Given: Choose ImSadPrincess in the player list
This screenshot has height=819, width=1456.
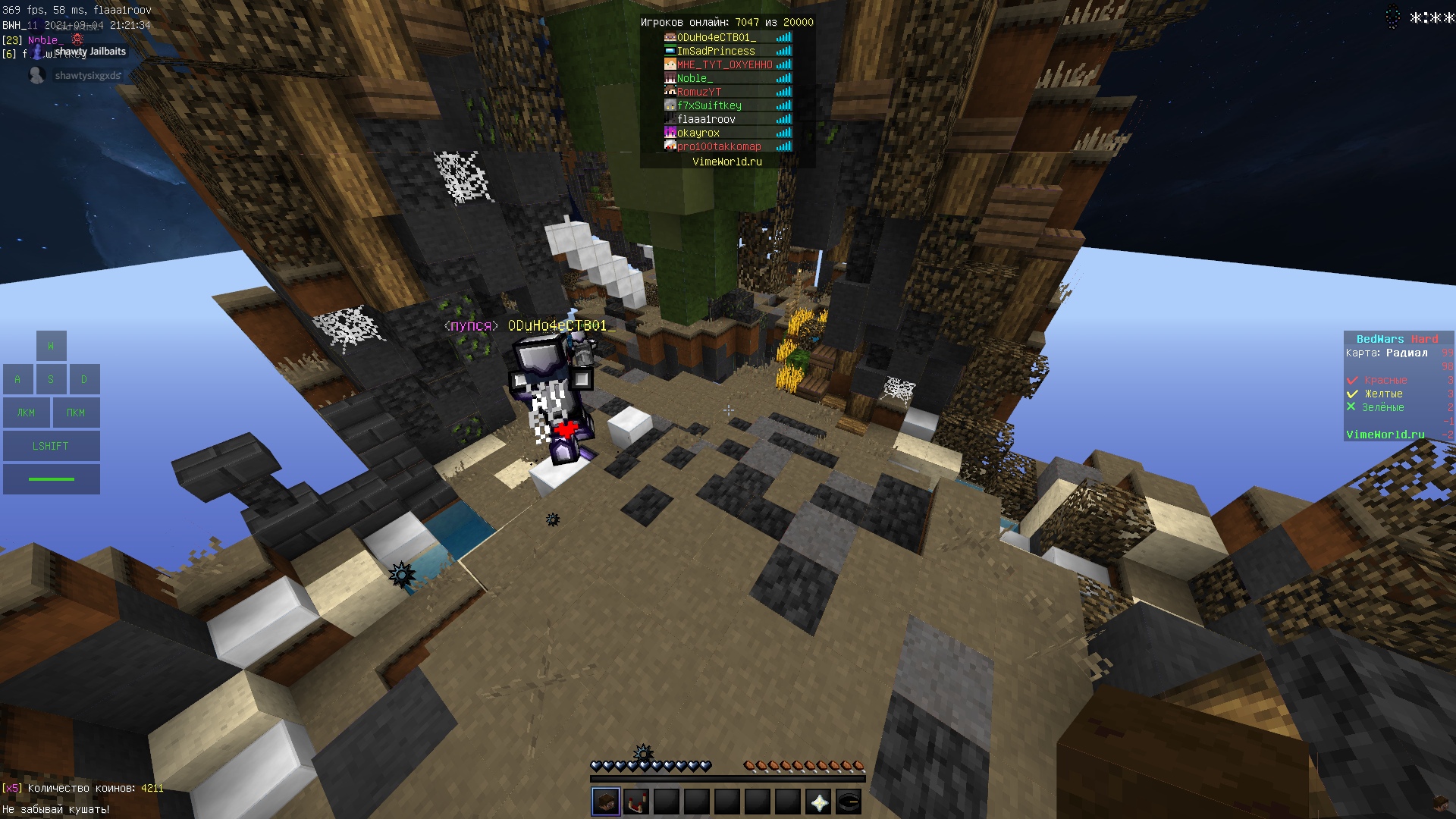Looking at the screenshot, I should pyautogui.click(x=715, y=51).
